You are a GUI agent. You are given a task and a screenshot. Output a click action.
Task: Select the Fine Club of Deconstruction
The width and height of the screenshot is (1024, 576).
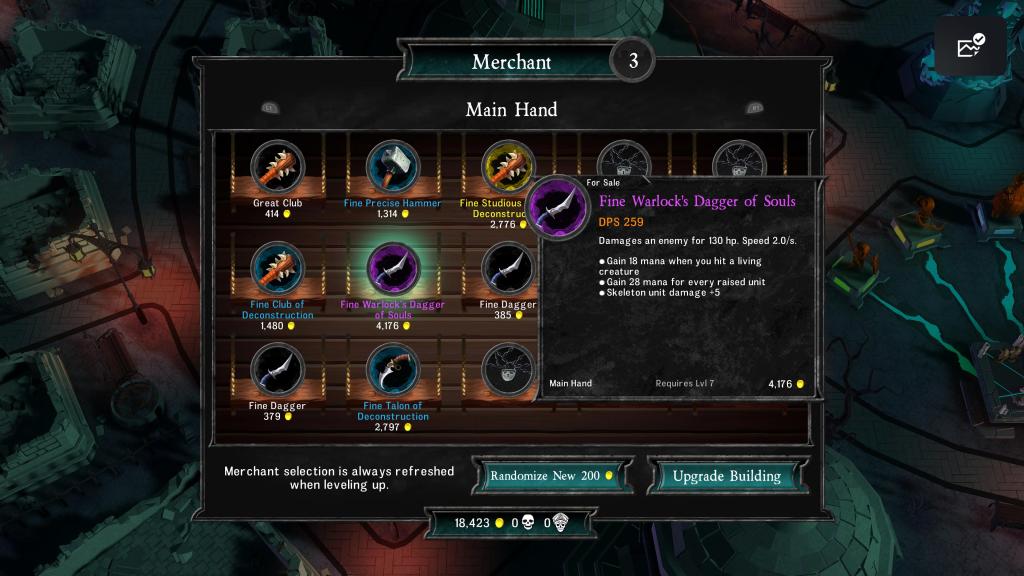pyautogui.click(x=277, y=268)
